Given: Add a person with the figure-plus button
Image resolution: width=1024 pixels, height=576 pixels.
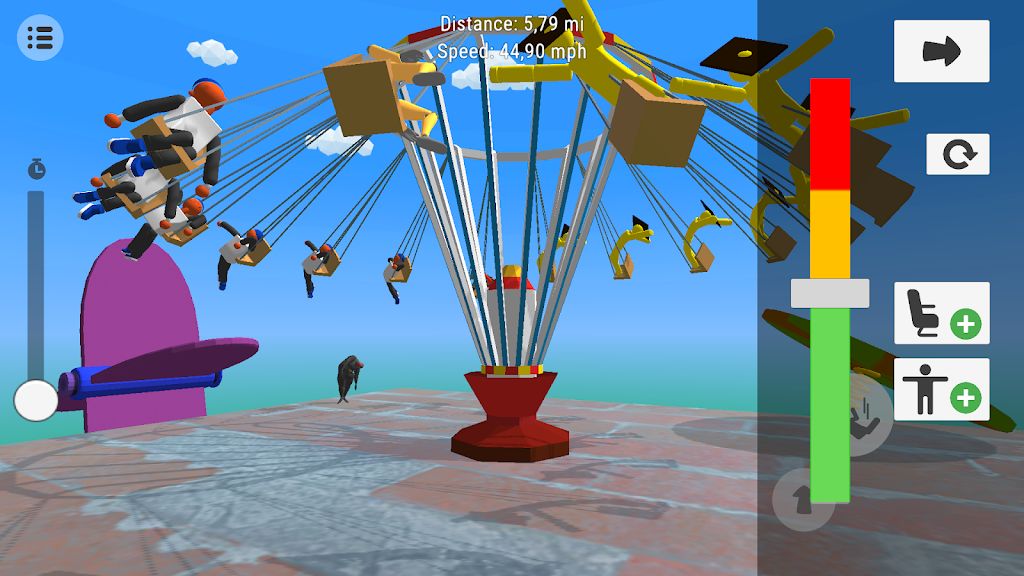Looking at the screenshot, I should coord(941,389).
